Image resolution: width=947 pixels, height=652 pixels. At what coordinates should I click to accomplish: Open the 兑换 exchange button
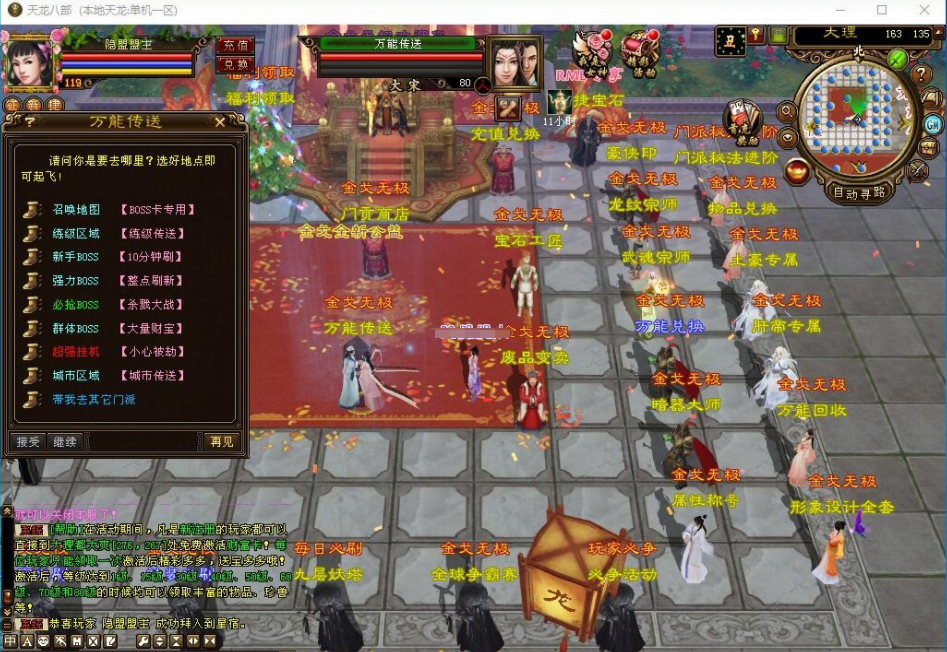point(235,64)
